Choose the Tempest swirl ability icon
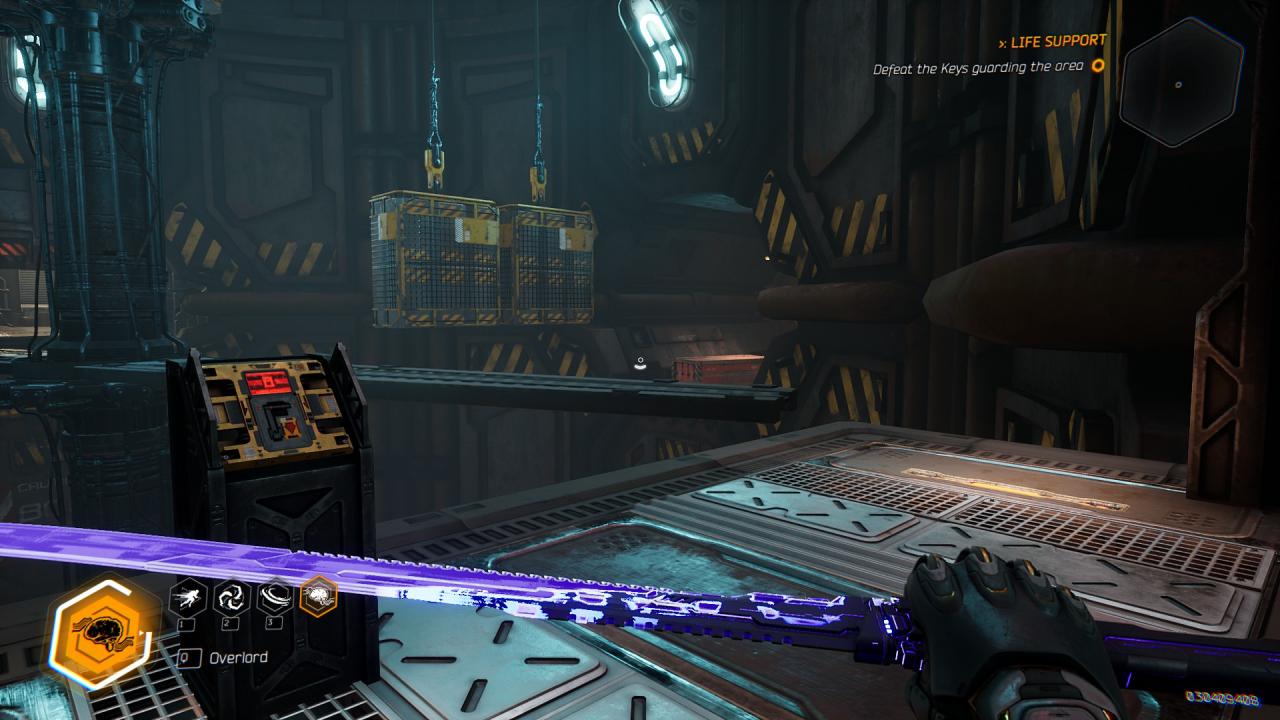The height and width of the screenshot is (720, 1280). coord(231,598)
